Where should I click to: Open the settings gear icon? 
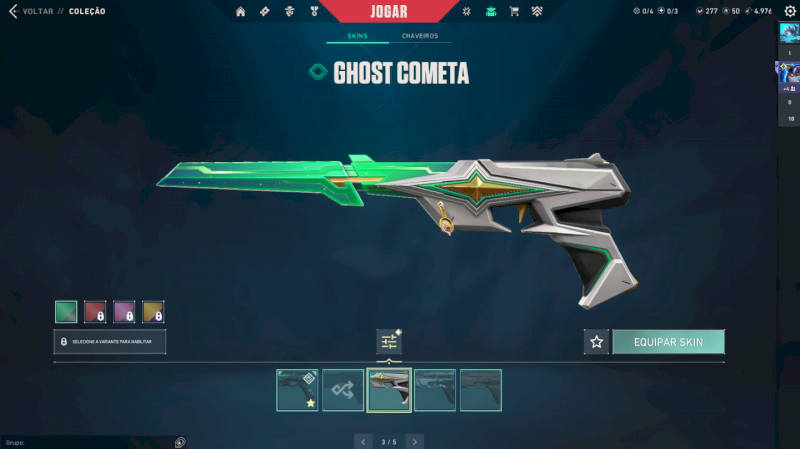pos(789,11)
